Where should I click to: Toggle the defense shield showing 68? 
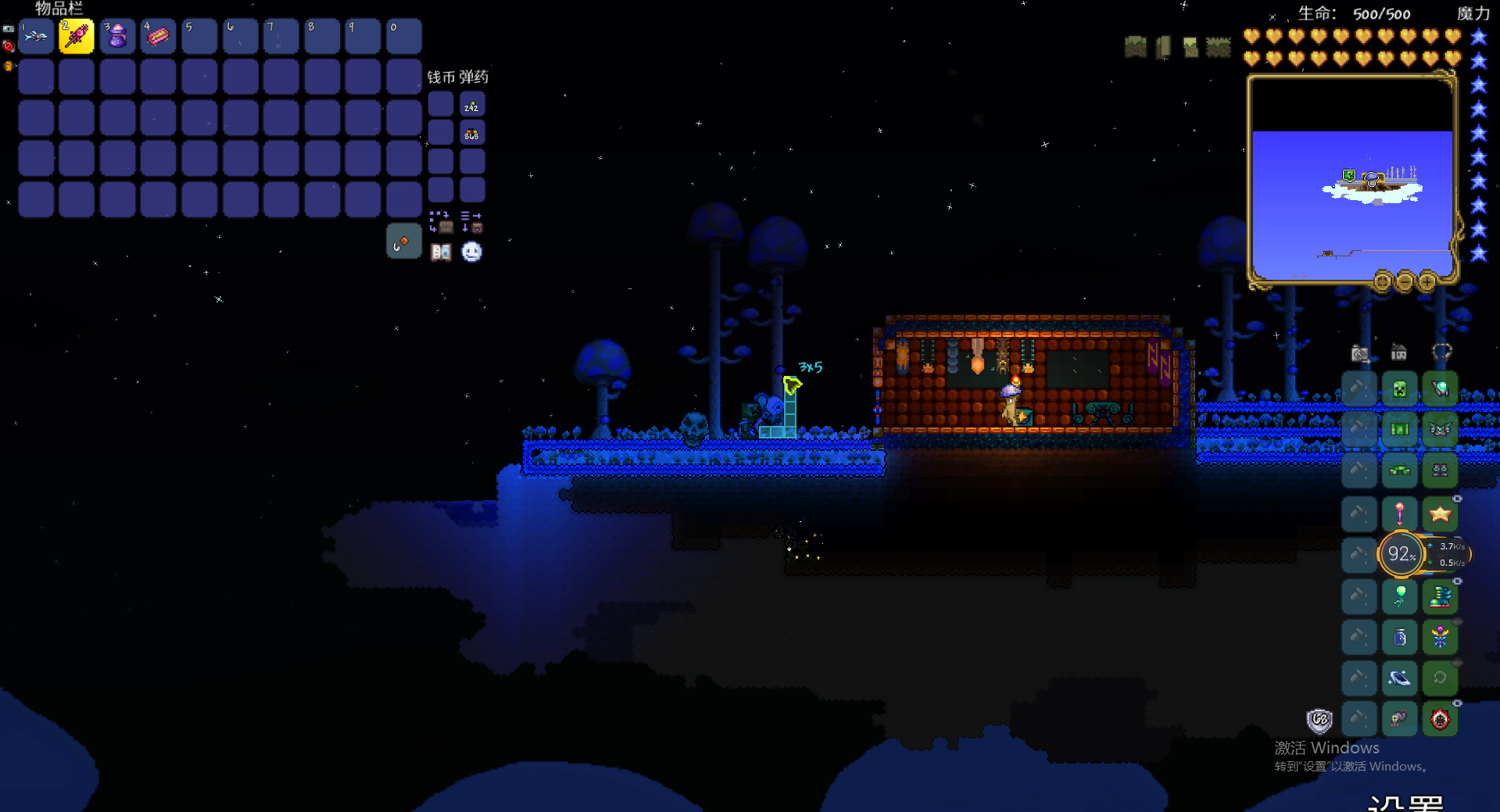tap(1319, 720)
